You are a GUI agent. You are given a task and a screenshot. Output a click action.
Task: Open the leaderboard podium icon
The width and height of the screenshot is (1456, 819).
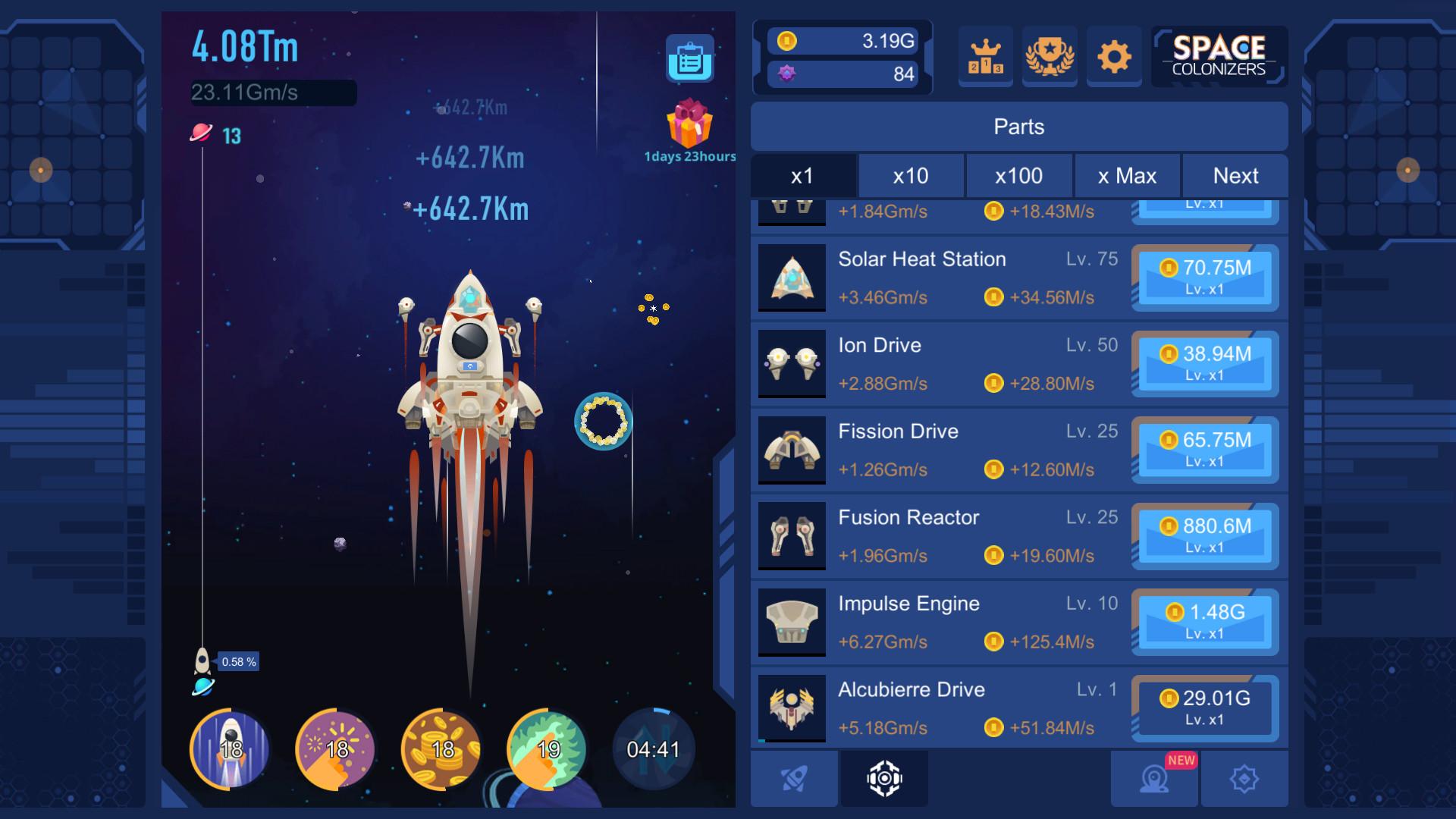pos(985,56)
